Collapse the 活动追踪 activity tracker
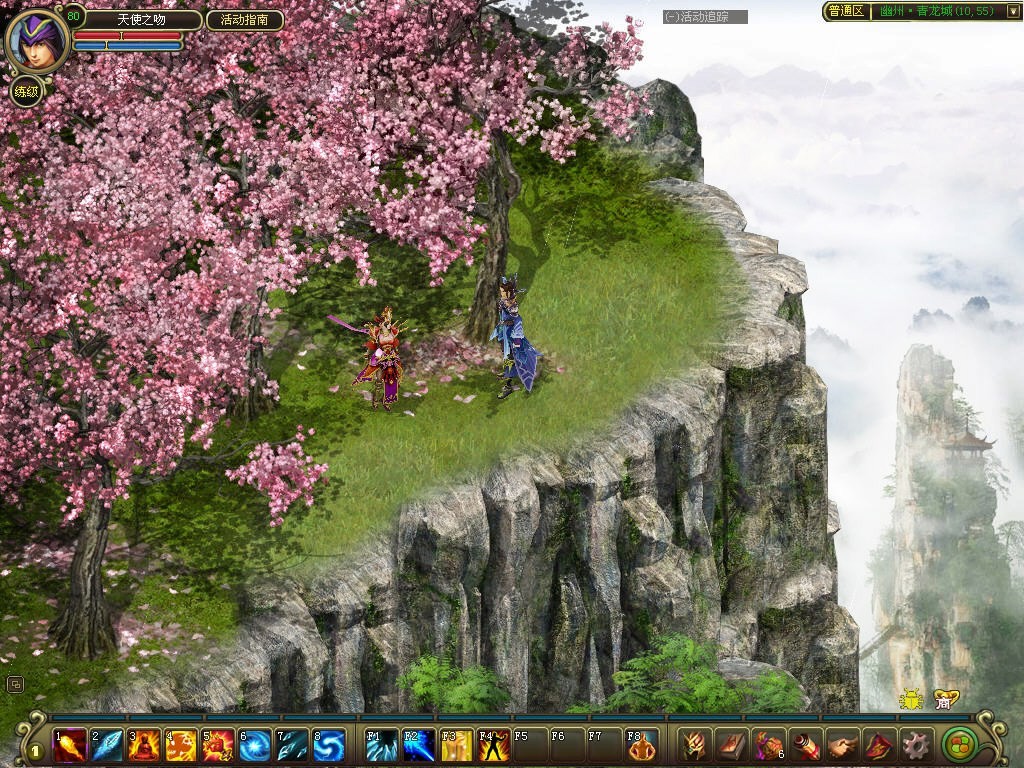Image resolution: width=1024 pixels, height=768 pixels. [671, 17]
